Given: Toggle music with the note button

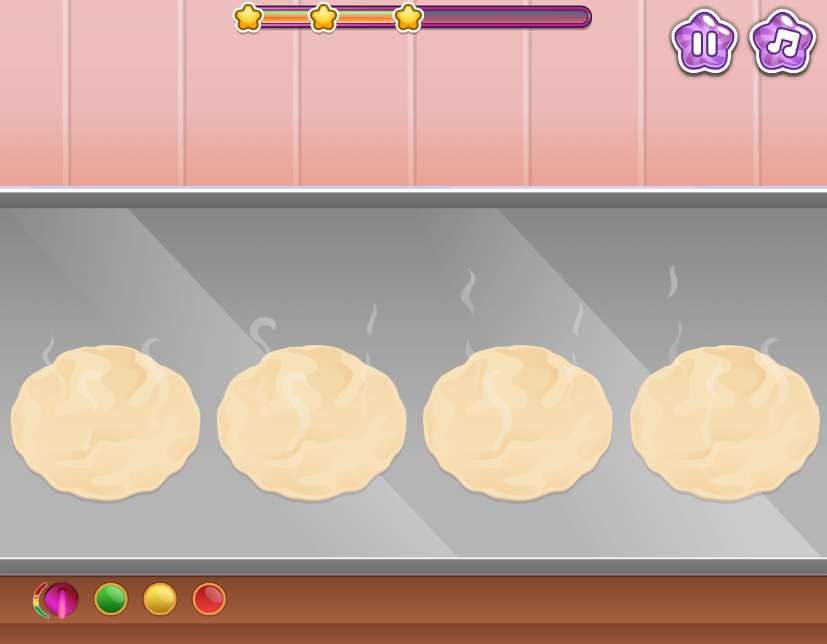Looking at the screenshot, I should point(782,42).
